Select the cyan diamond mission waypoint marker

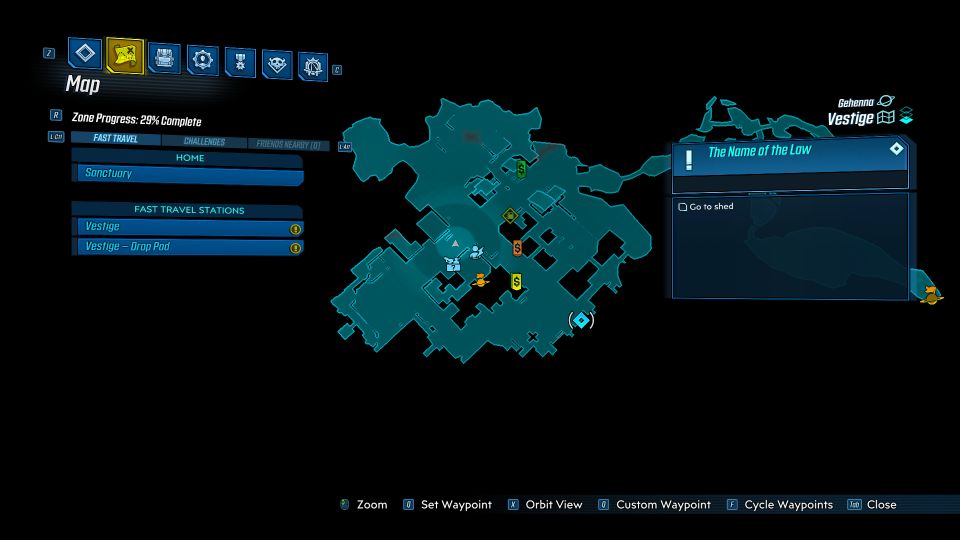(x=581, y=320)
